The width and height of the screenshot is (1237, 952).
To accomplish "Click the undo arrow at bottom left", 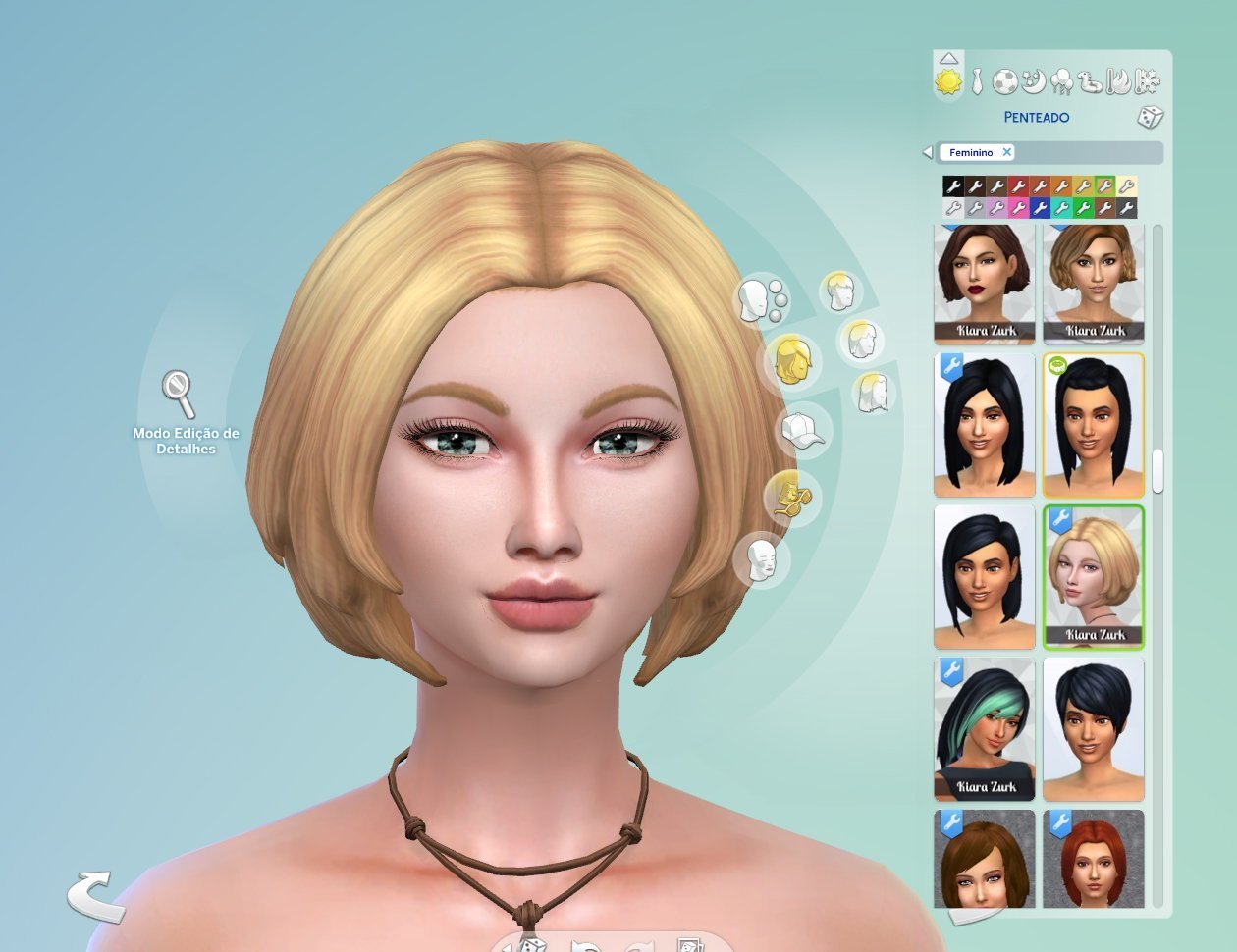I will click(95, 895).
